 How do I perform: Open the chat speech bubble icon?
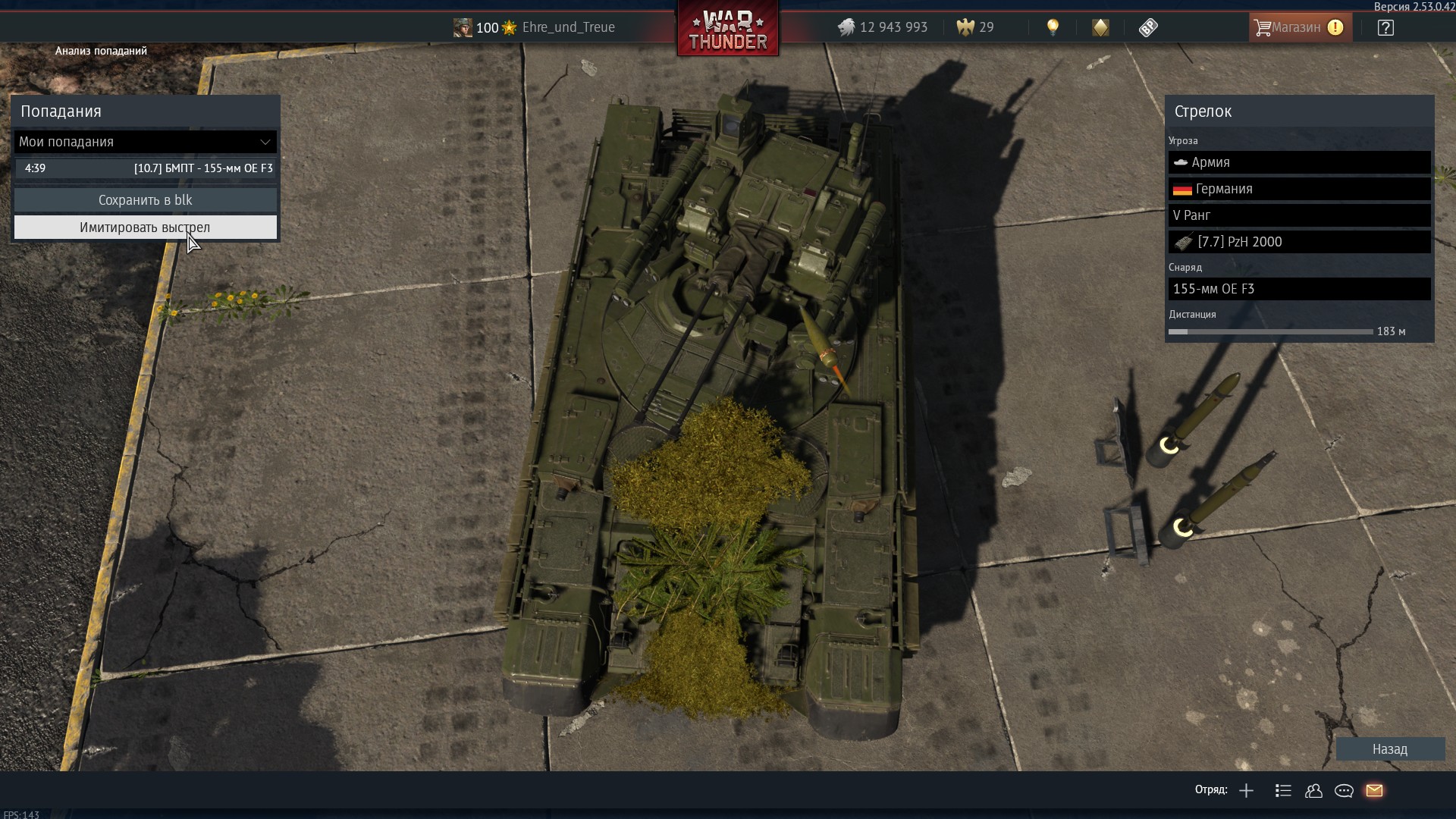[1344, 791]
